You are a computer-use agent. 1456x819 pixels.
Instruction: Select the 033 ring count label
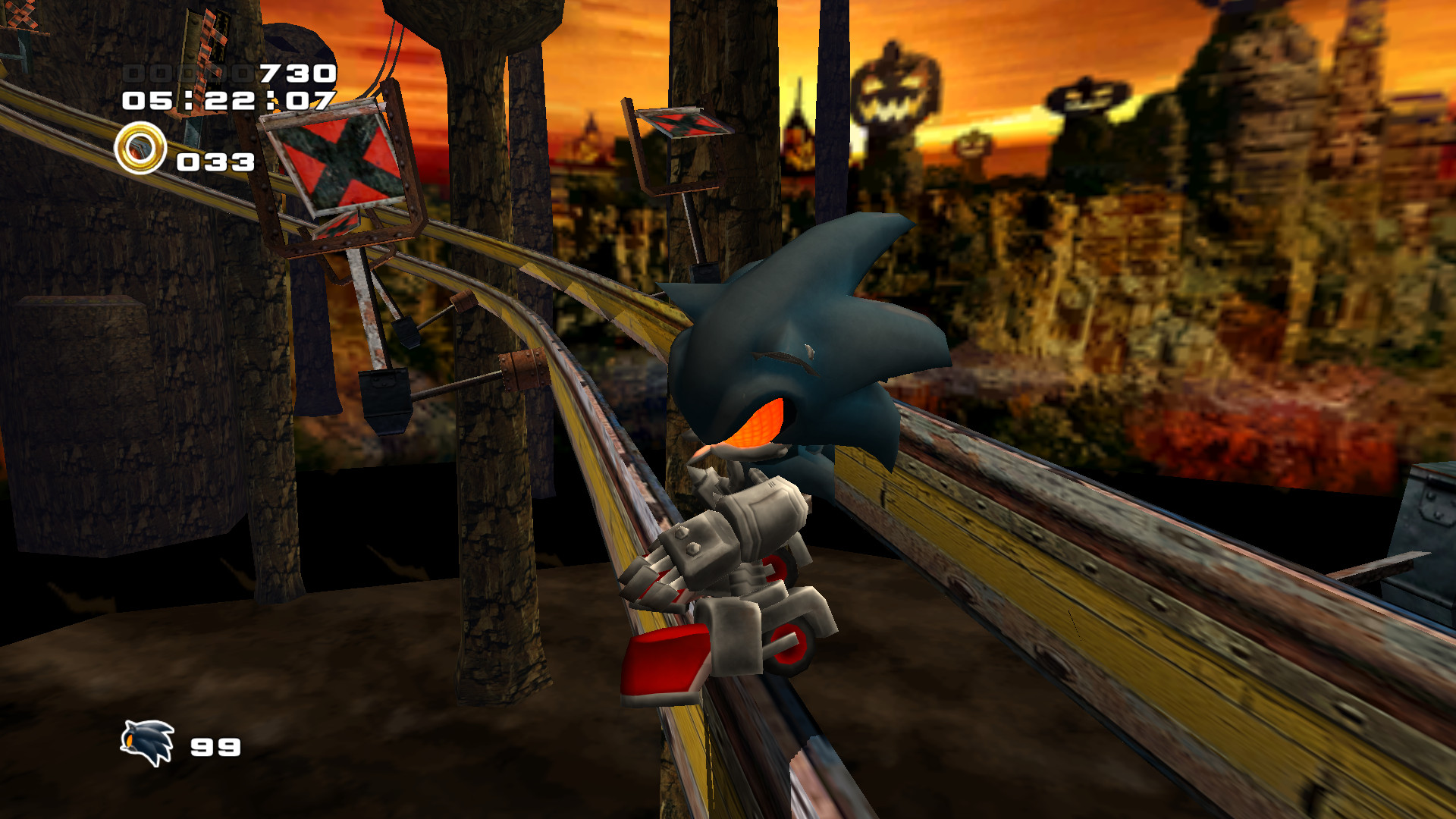(x=215, y=161)
